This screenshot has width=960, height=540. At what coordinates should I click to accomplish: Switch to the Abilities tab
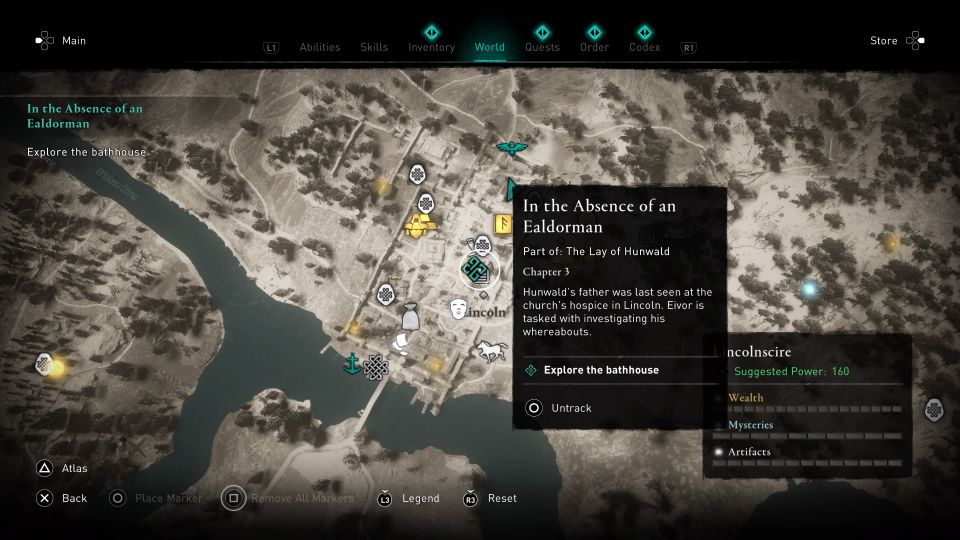coord(320,47)
